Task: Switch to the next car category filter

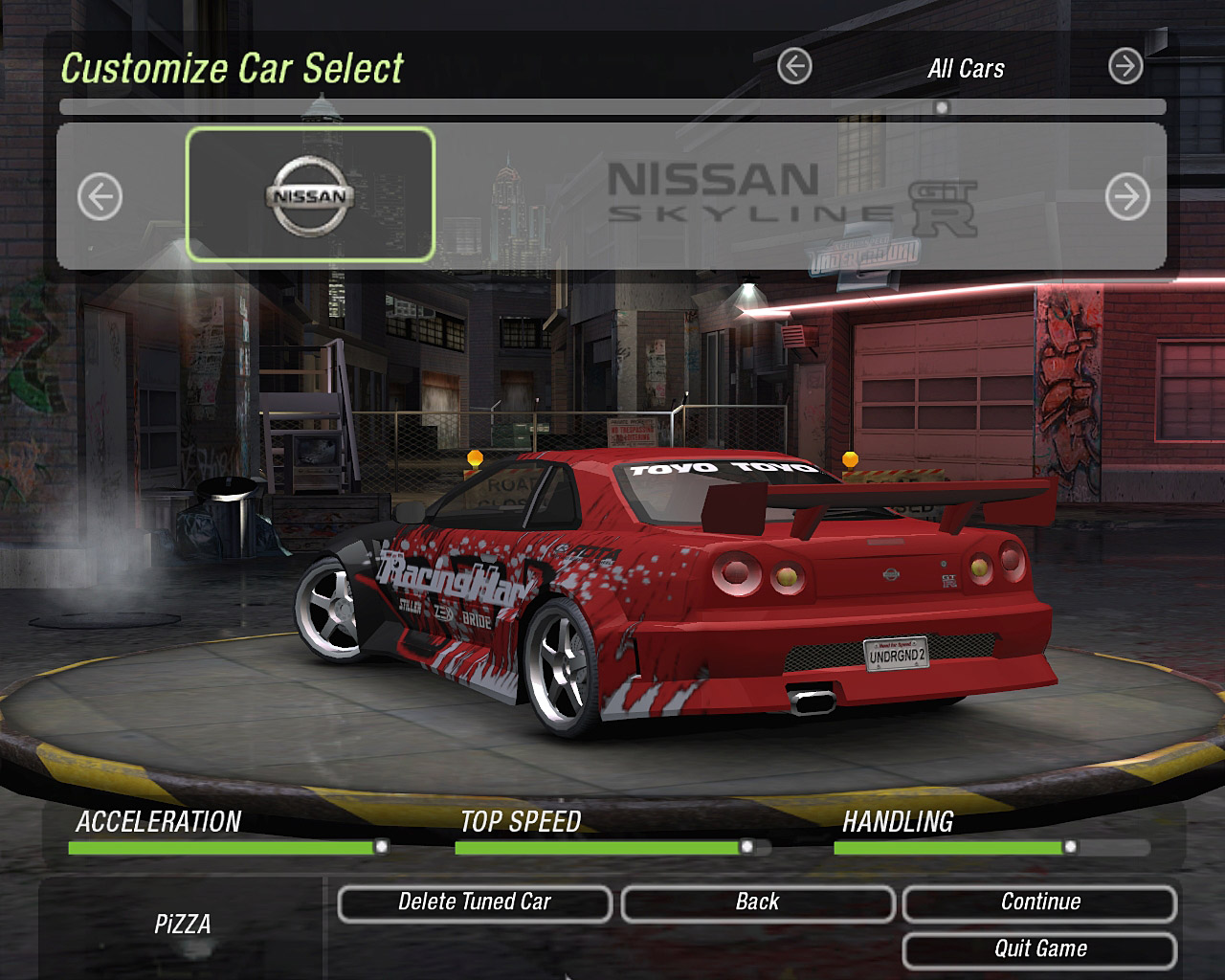Action: tap(1125, 67)
